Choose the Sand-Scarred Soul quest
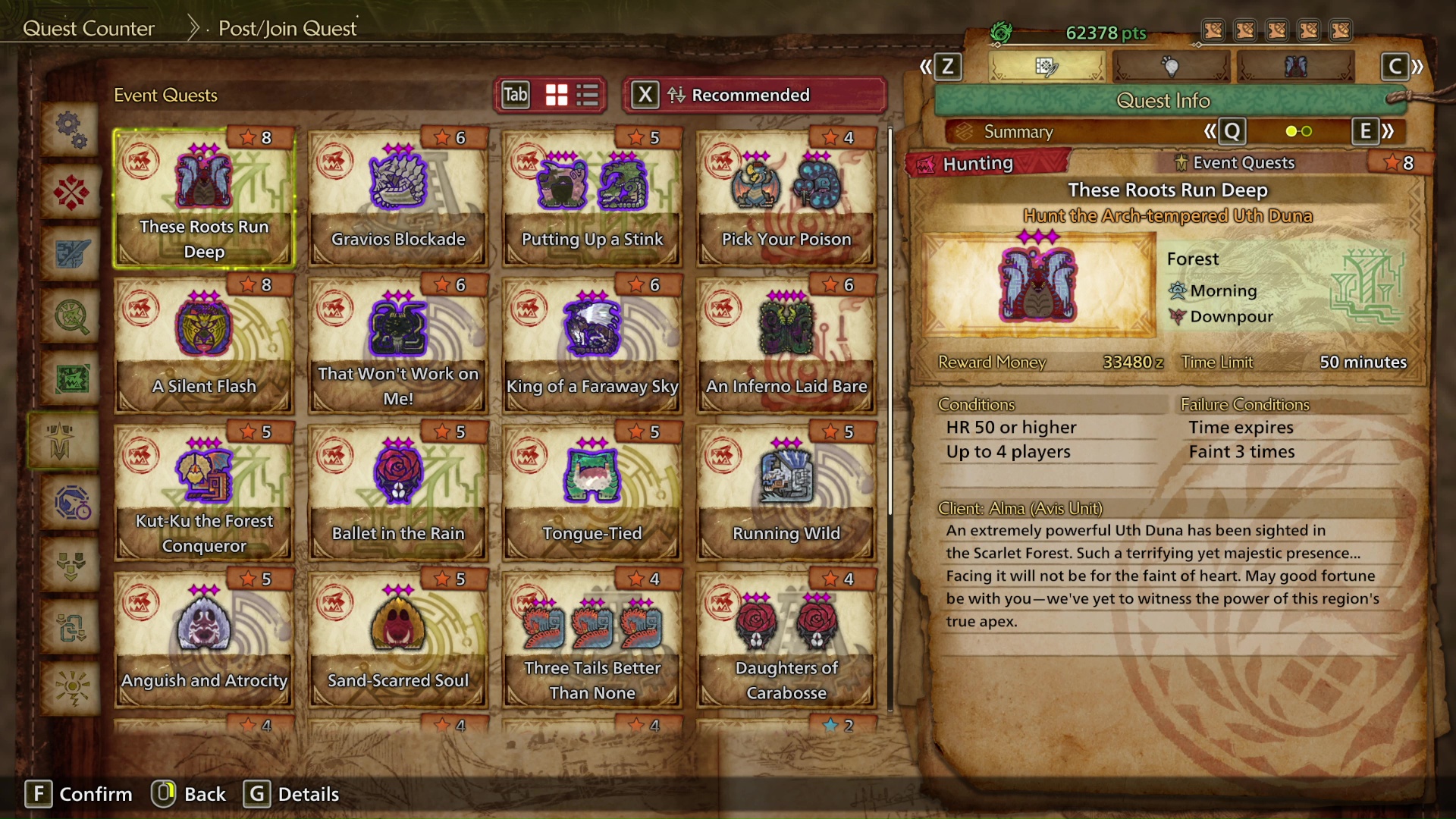1456x819 pixels. pos(397,640)
